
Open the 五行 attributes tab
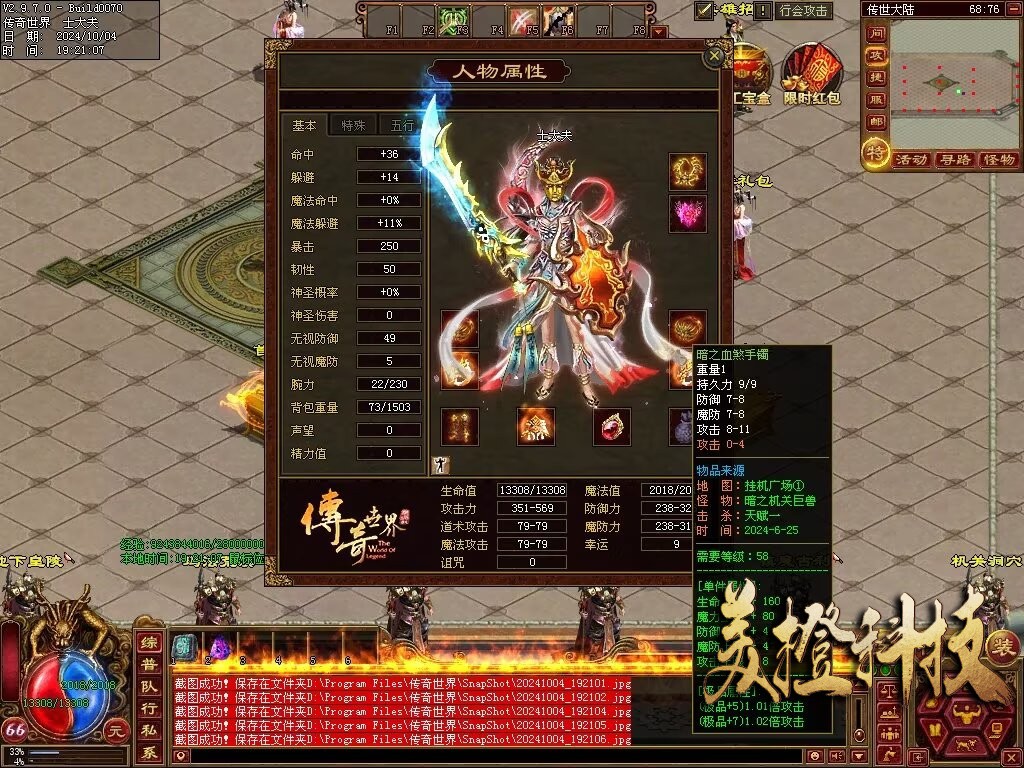[402, 125]
